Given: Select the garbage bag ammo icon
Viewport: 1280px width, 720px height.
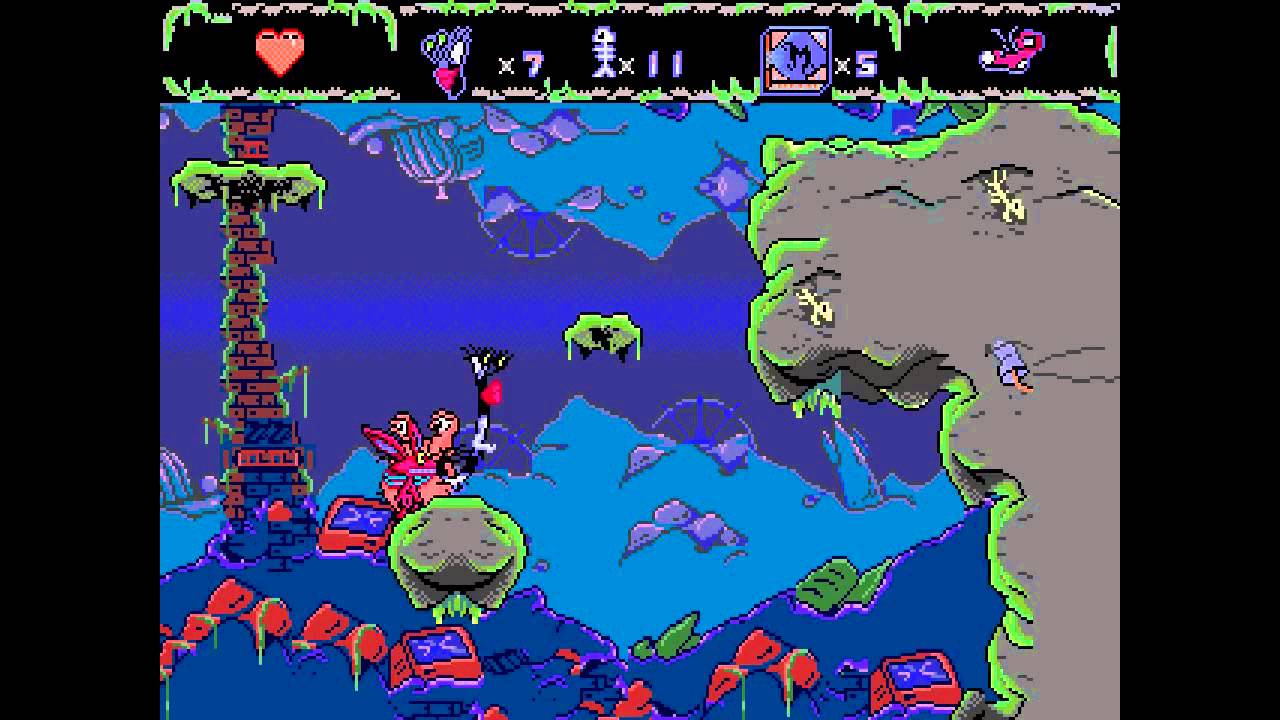Looking at the screenshot, I should point(447,60).
